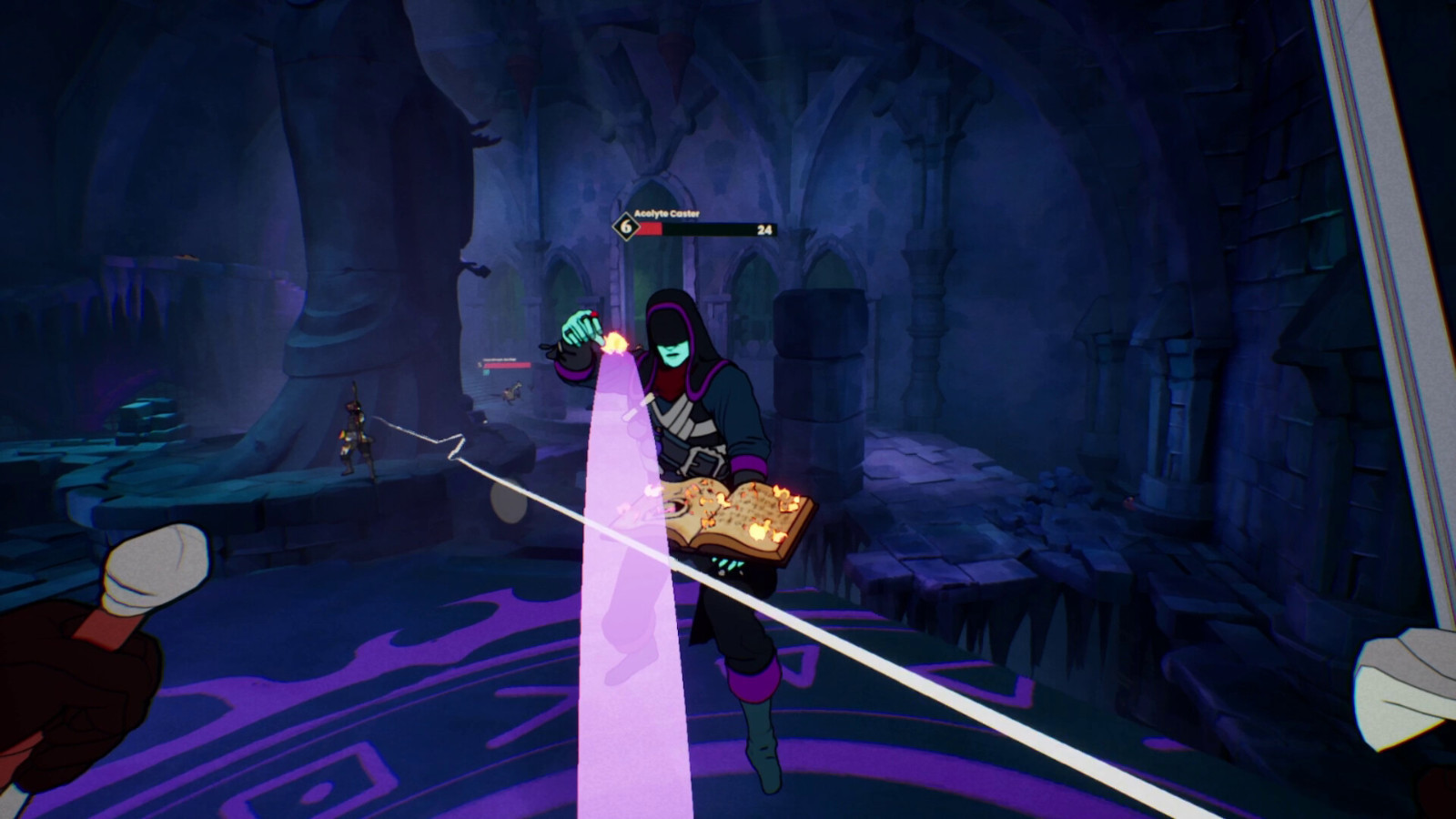Click the level 6 diamond badge
Viewport: 1456px width, 819px height.
[x=625, y=227]
